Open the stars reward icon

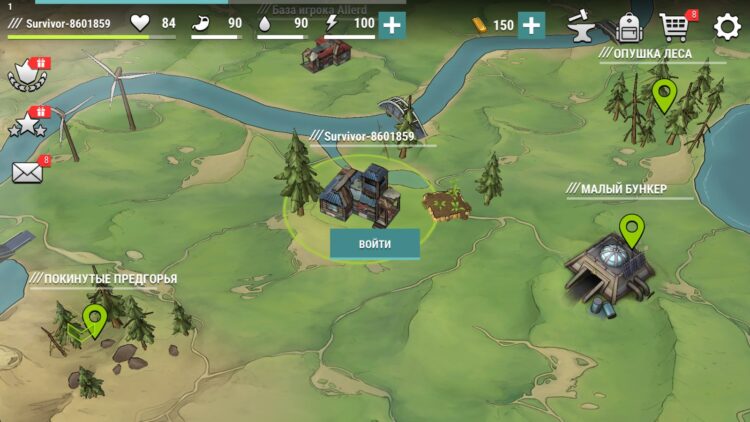pos(27,125)
